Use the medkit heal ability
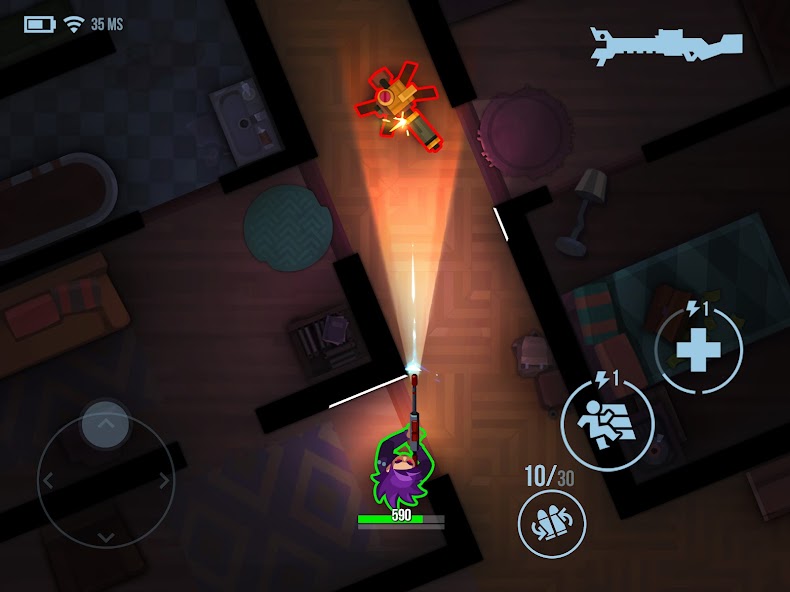Image resolution: width=790 pixels, height=592 pixels. tap(698, 350)
